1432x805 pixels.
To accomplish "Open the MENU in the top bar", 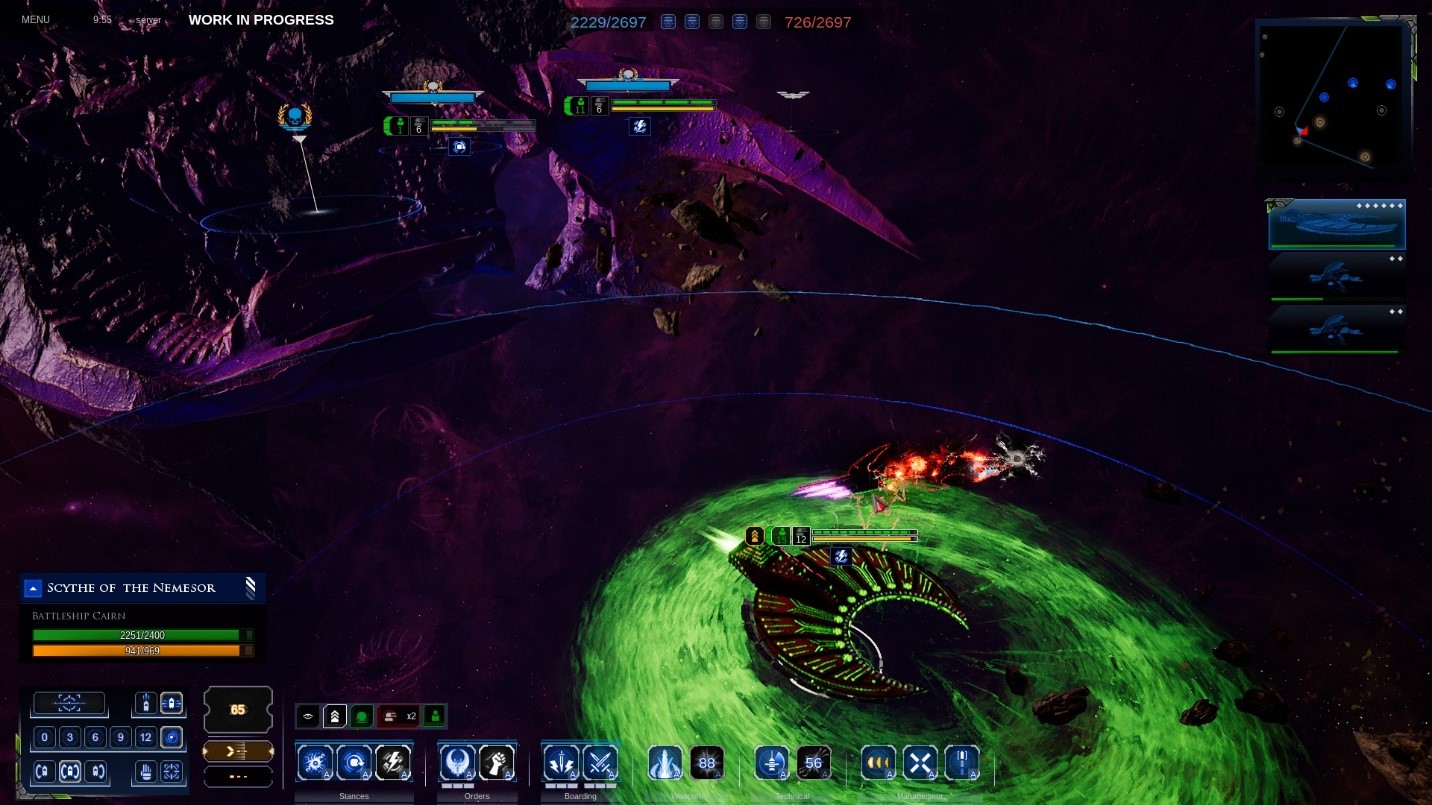I will (36, 20).
